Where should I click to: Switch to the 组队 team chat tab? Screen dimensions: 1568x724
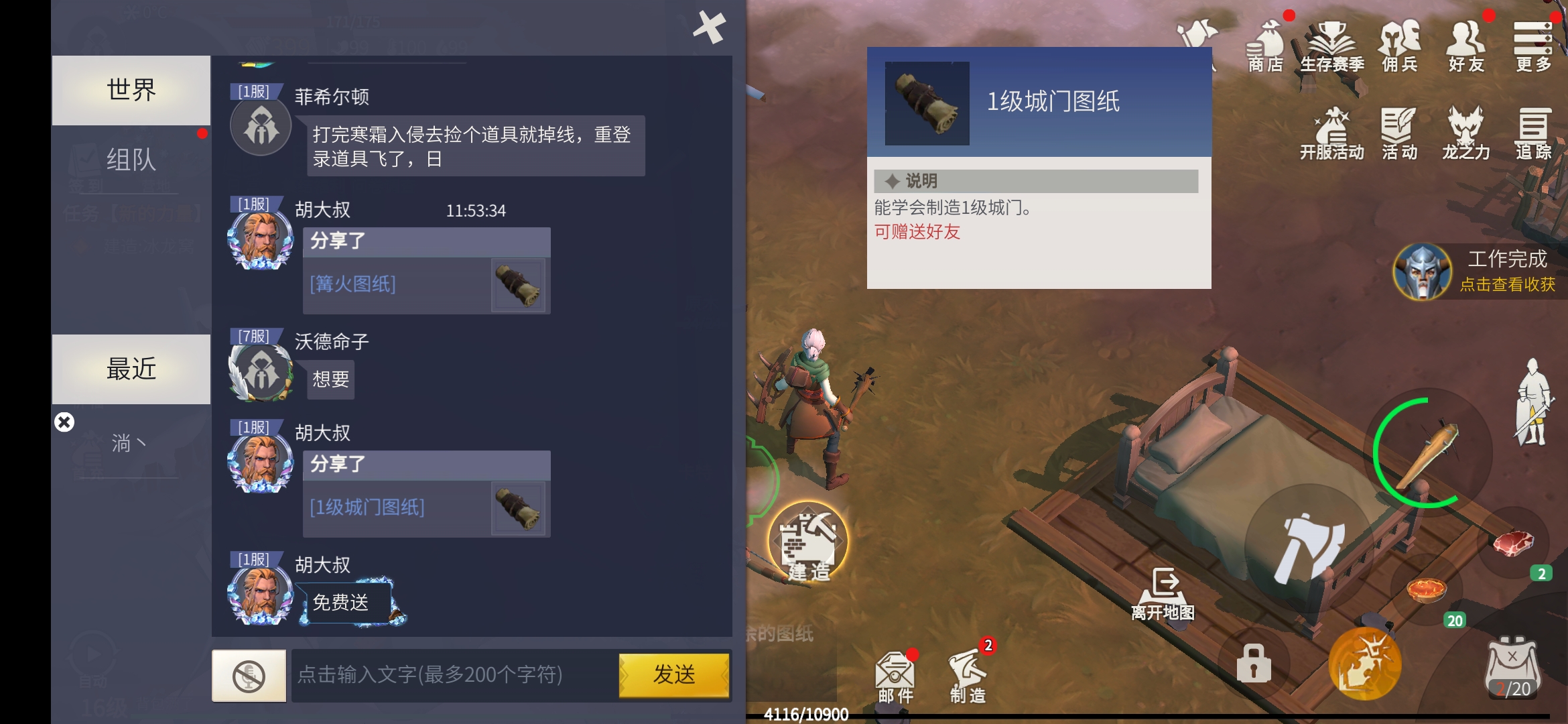tap(131, 160)
